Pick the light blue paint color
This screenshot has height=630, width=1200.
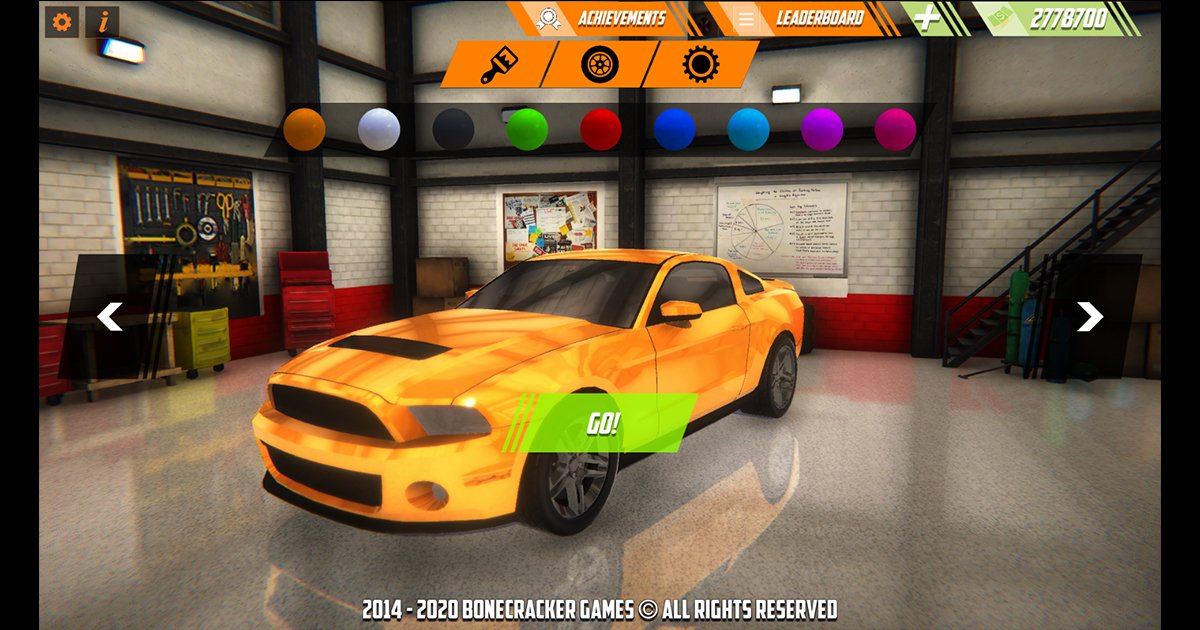click(x=748, y=130)
